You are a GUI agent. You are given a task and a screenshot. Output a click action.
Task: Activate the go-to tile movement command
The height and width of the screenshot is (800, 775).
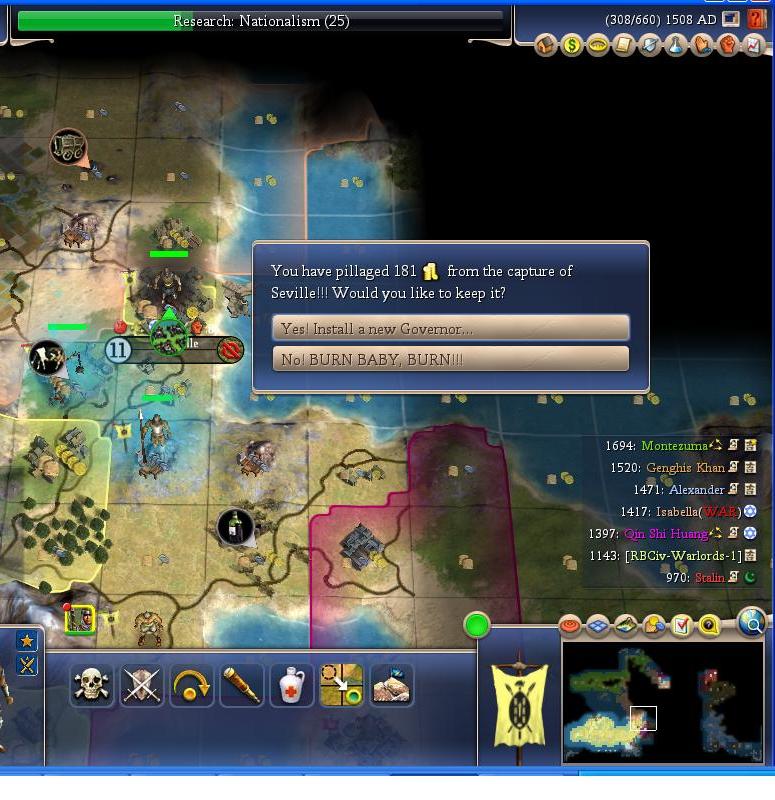click(341, 685)
